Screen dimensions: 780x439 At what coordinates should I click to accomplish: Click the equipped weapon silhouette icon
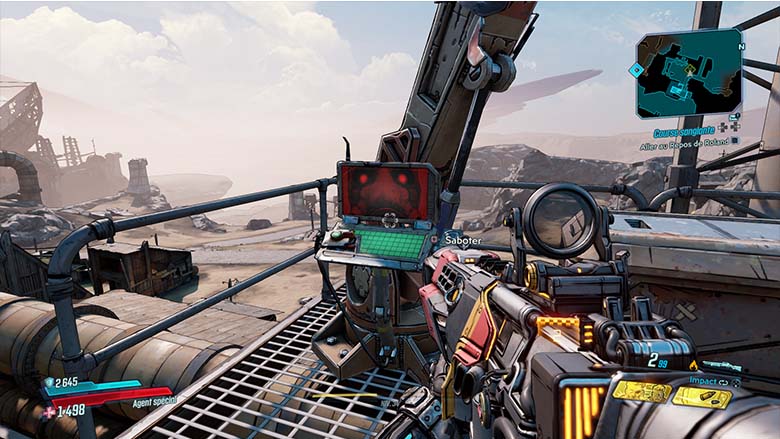tap(720, 366)
